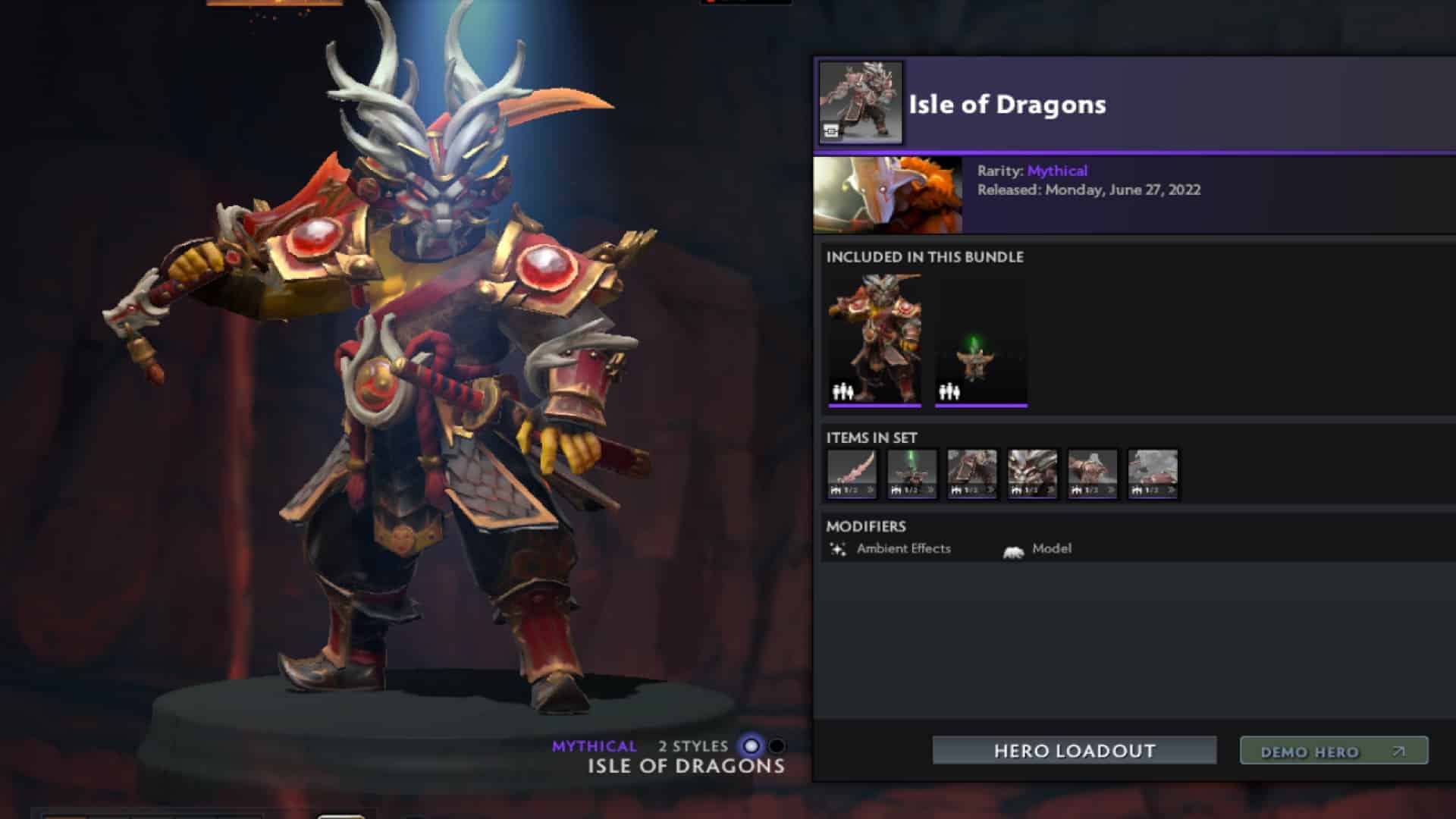Click the Items in Set section header
This screenshot has height=819, width=1456.
coord(871,438)
